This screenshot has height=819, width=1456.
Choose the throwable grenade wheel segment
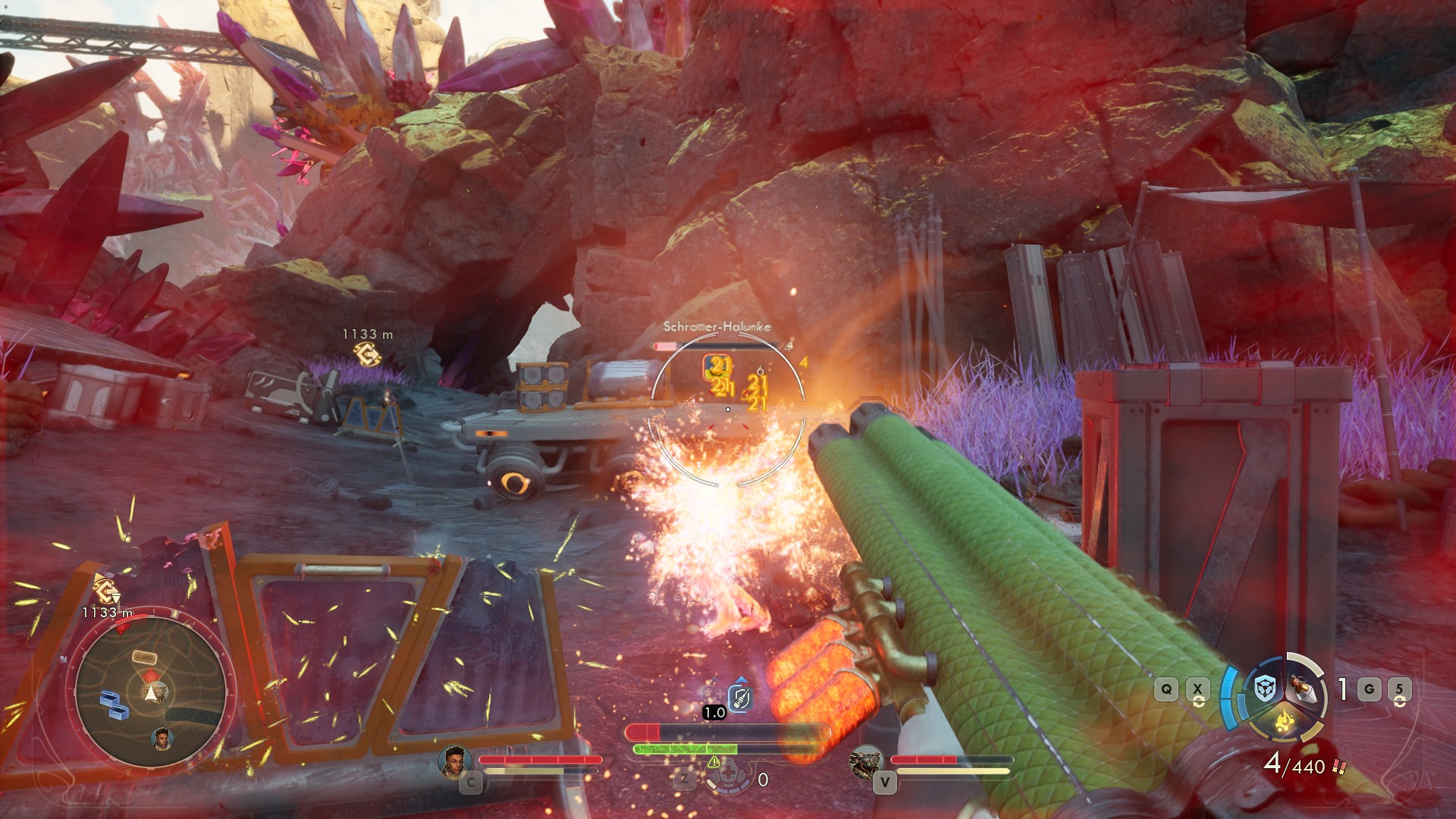tap(1304, 689)
